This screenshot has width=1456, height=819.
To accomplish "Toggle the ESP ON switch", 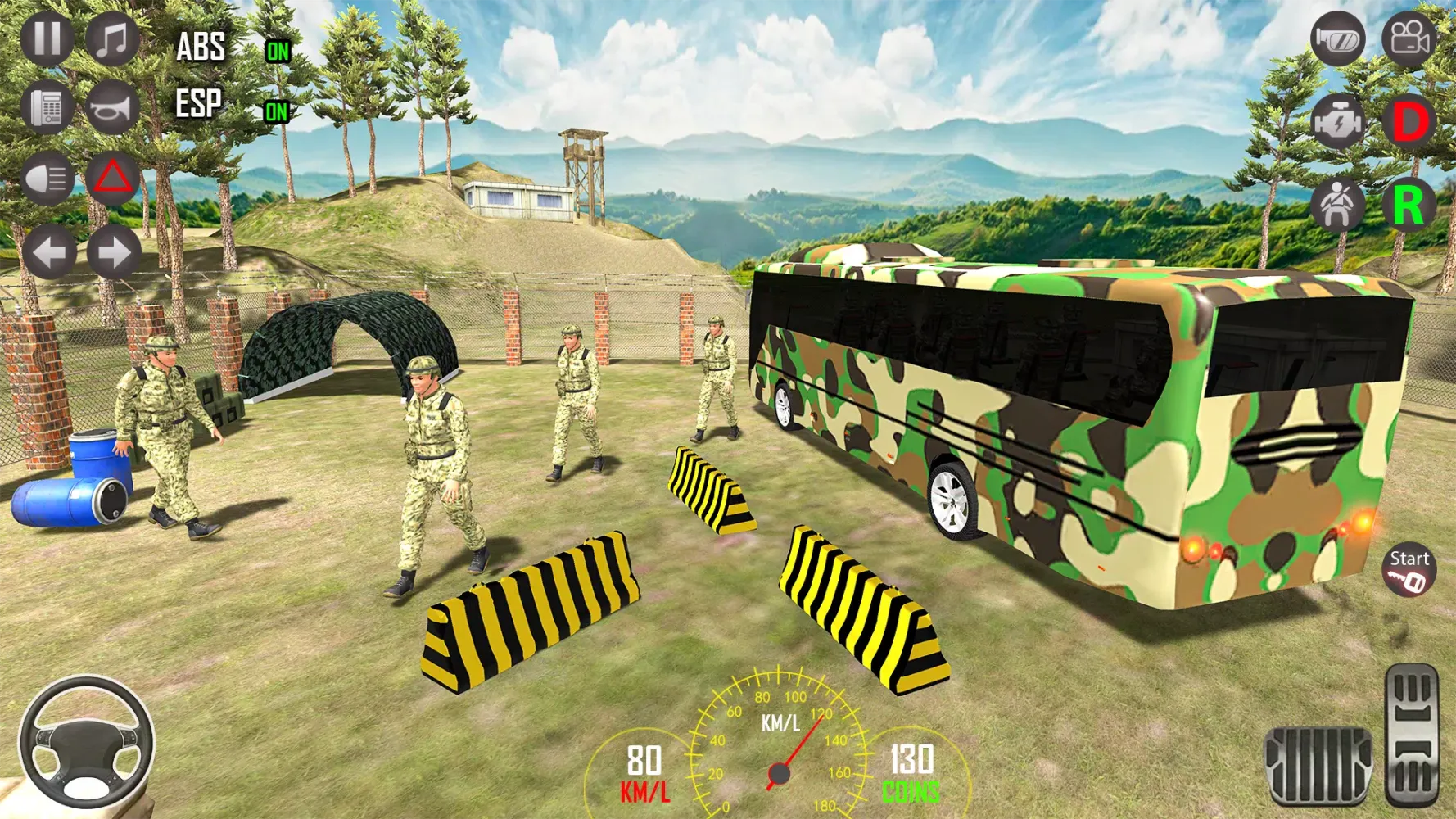I will tap(277, 111).
